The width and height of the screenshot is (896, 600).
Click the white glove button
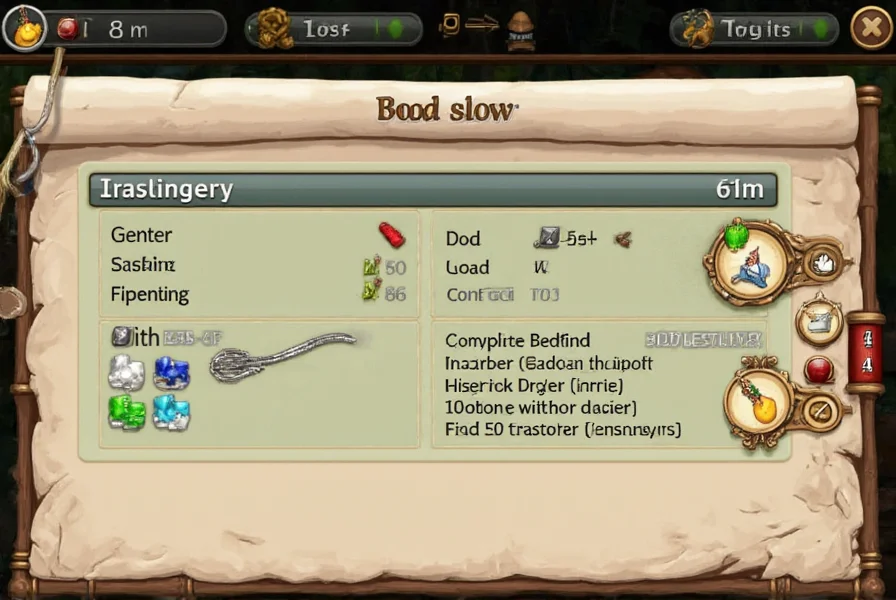click(823, 262)
